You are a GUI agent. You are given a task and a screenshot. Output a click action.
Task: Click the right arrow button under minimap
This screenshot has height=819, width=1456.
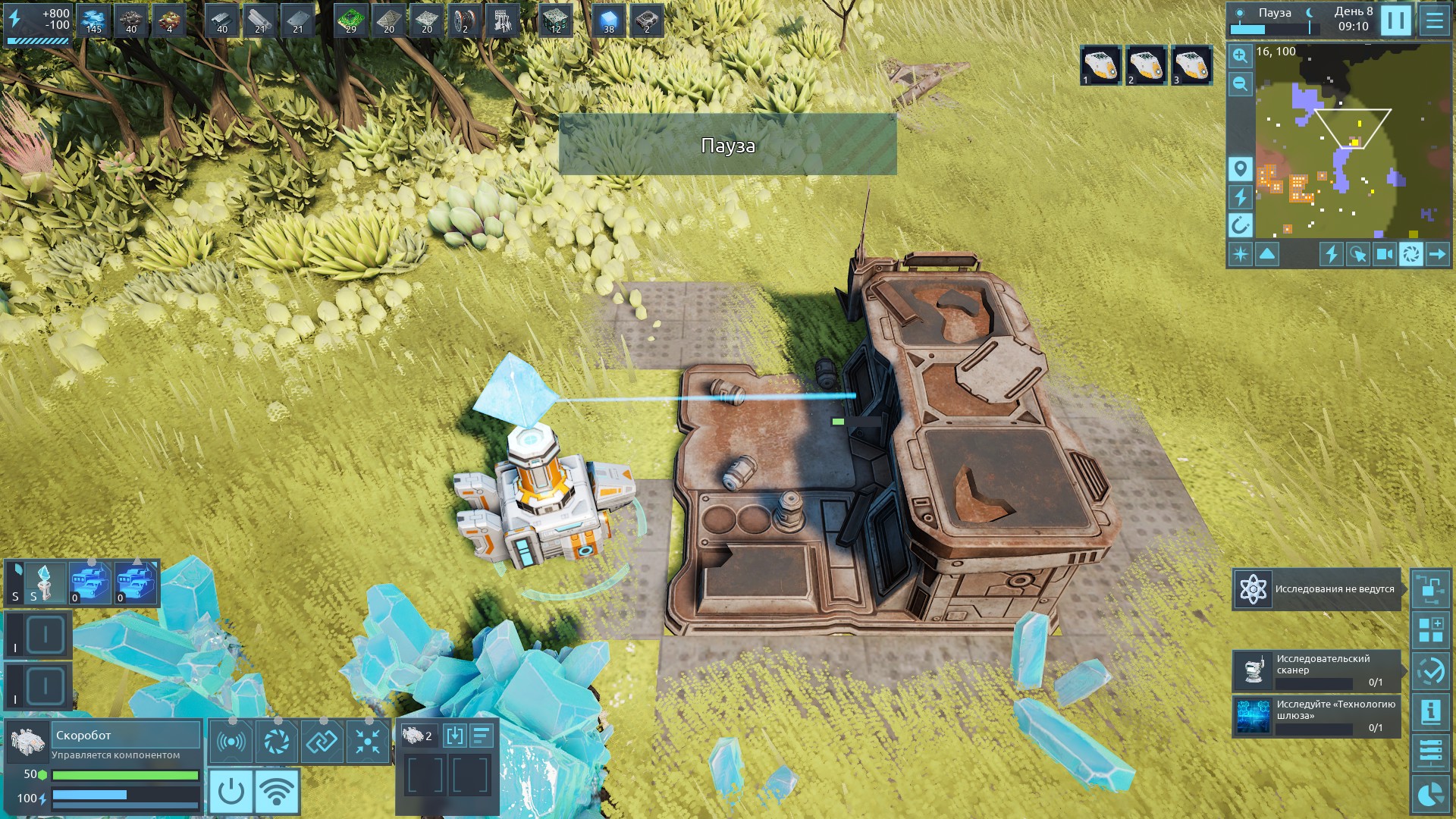[1437, 254]
